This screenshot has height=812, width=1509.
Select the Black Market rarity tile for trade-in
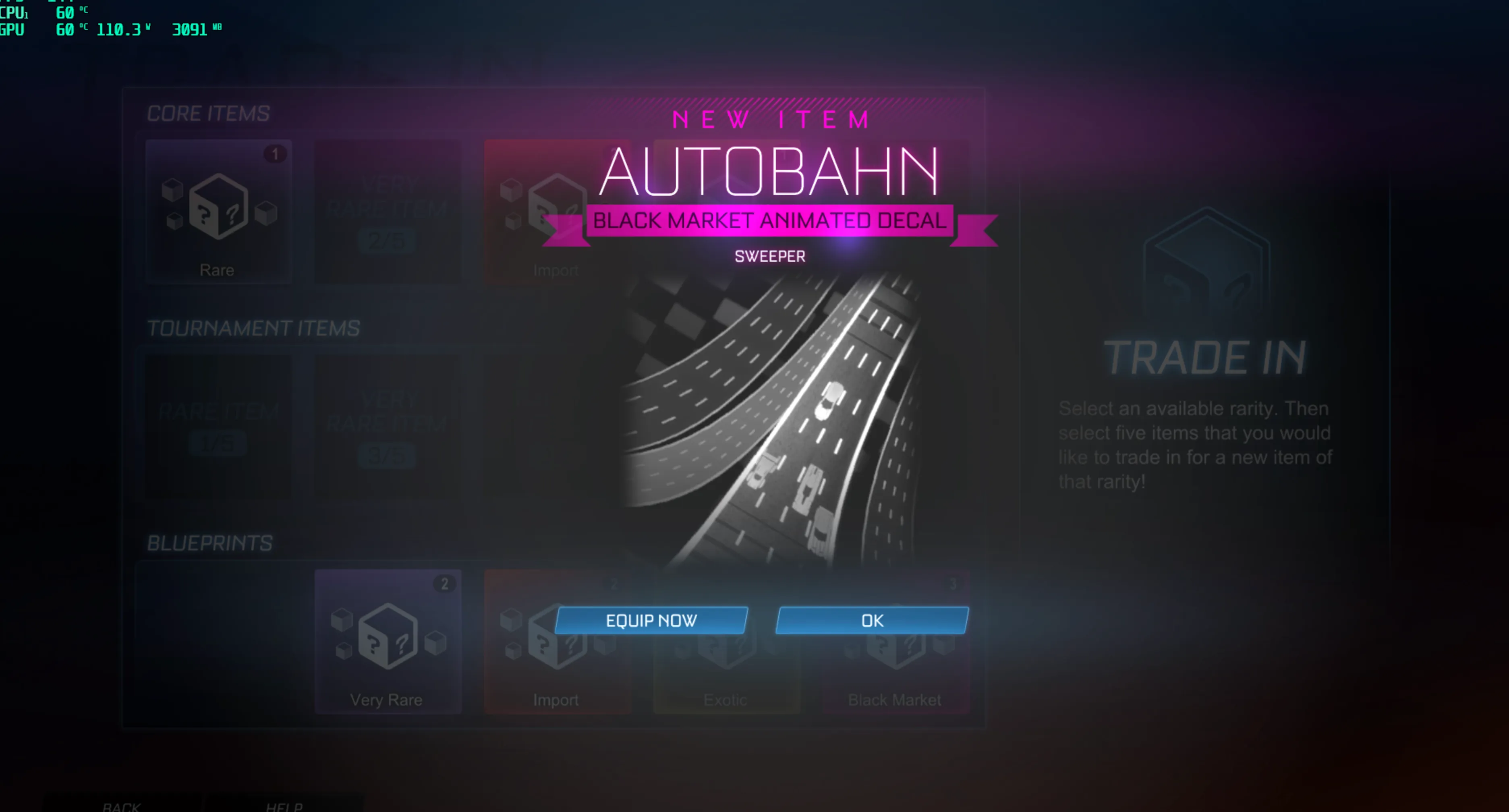click(895, 642)
